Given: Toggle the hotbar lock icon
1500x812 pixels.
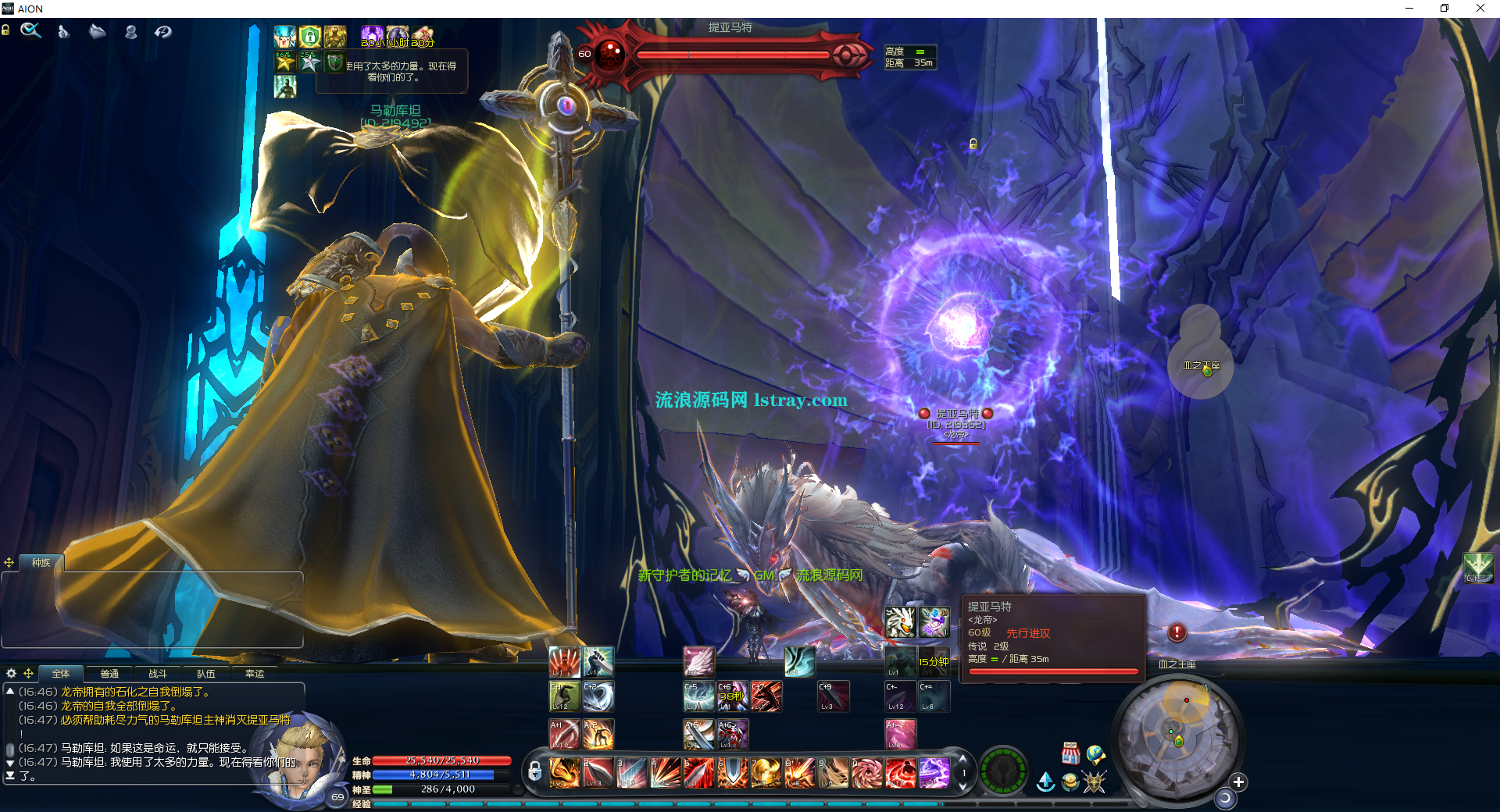Looking at the screenshot, I should (x=534, y=772).
